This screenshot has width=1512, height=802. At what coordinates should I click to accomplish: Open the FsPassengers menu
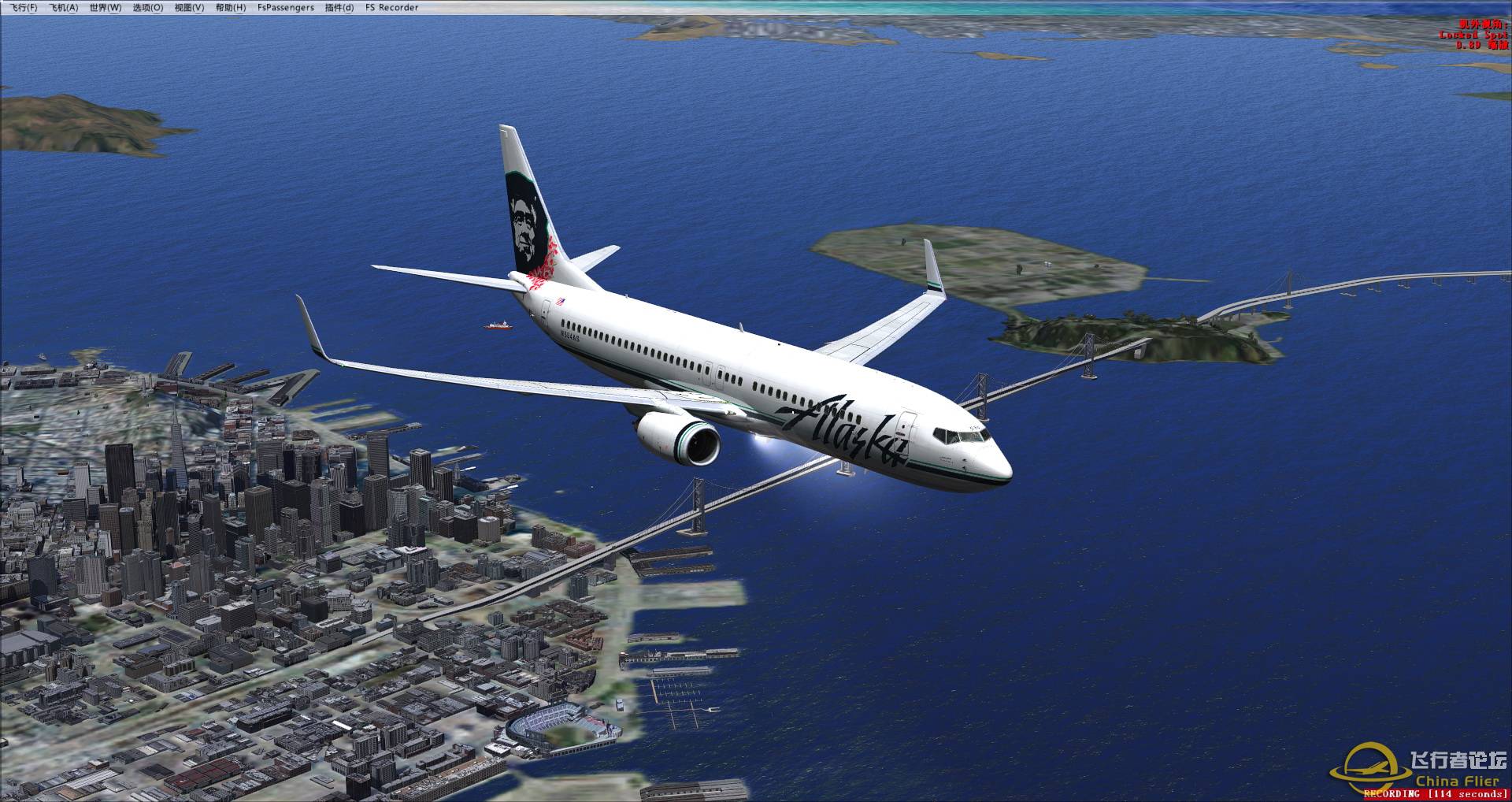pyautogui.click(x=286, y=8)
